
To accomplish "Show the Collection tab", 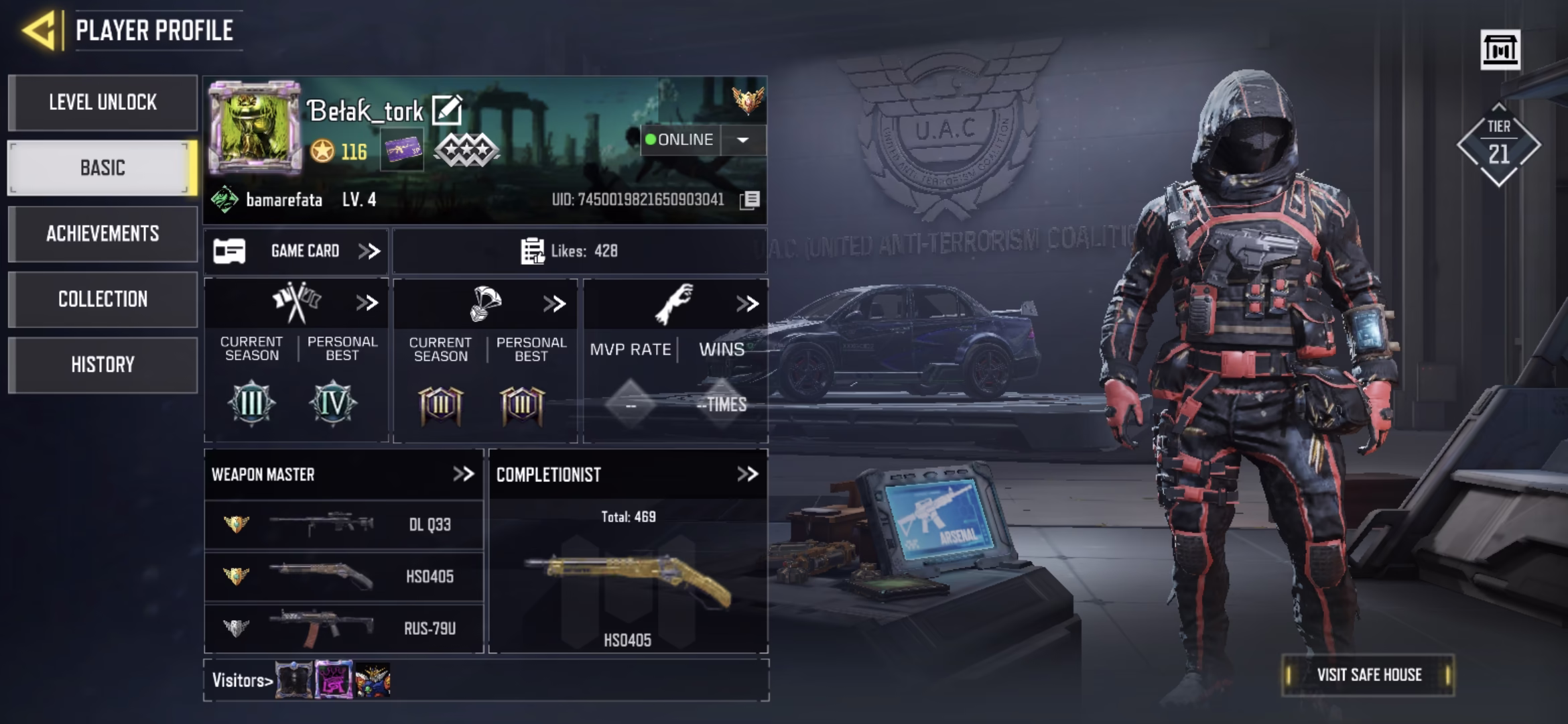I will click(x=103, y=299).
